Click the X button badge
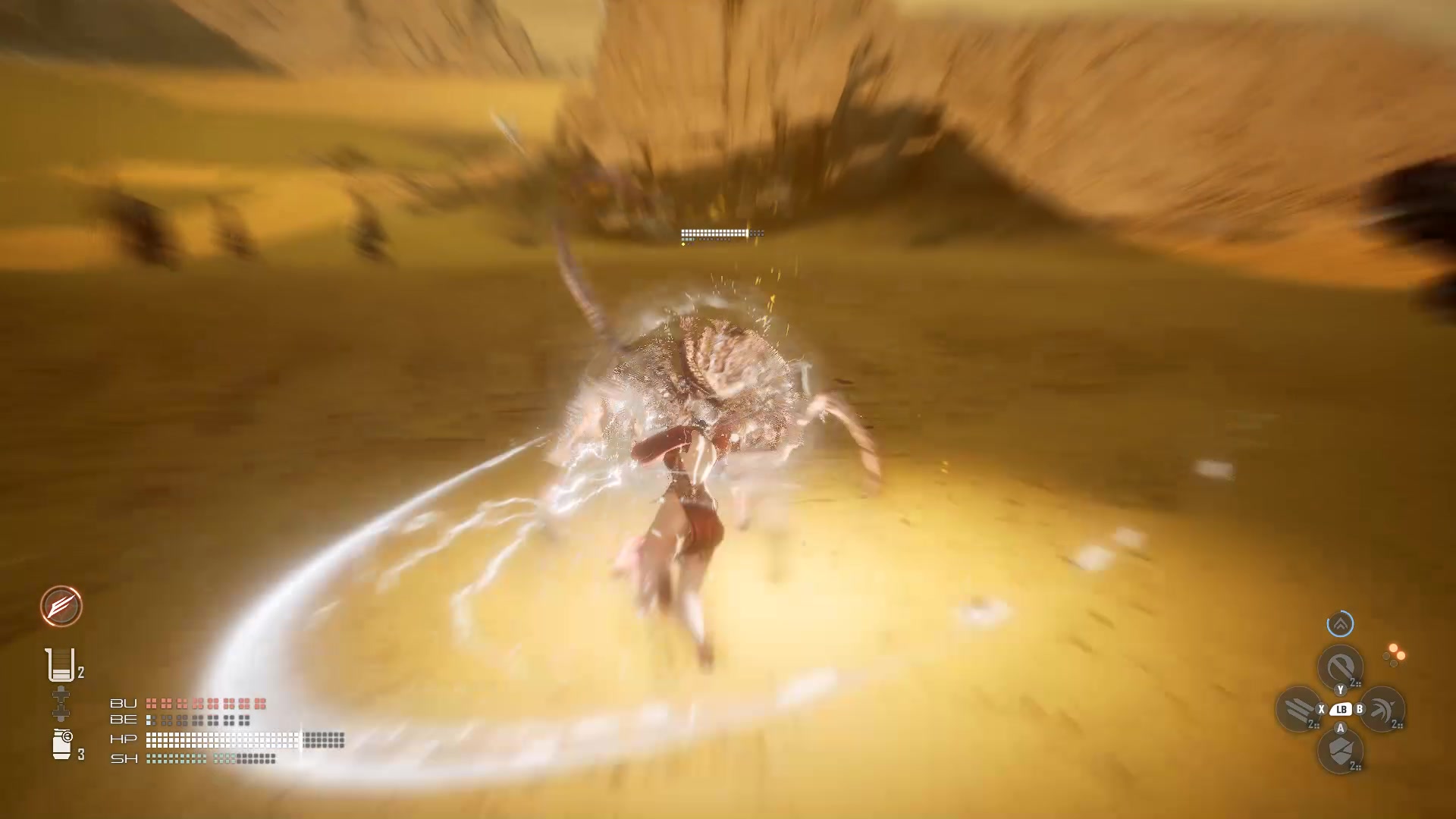 pos(1321,710)
